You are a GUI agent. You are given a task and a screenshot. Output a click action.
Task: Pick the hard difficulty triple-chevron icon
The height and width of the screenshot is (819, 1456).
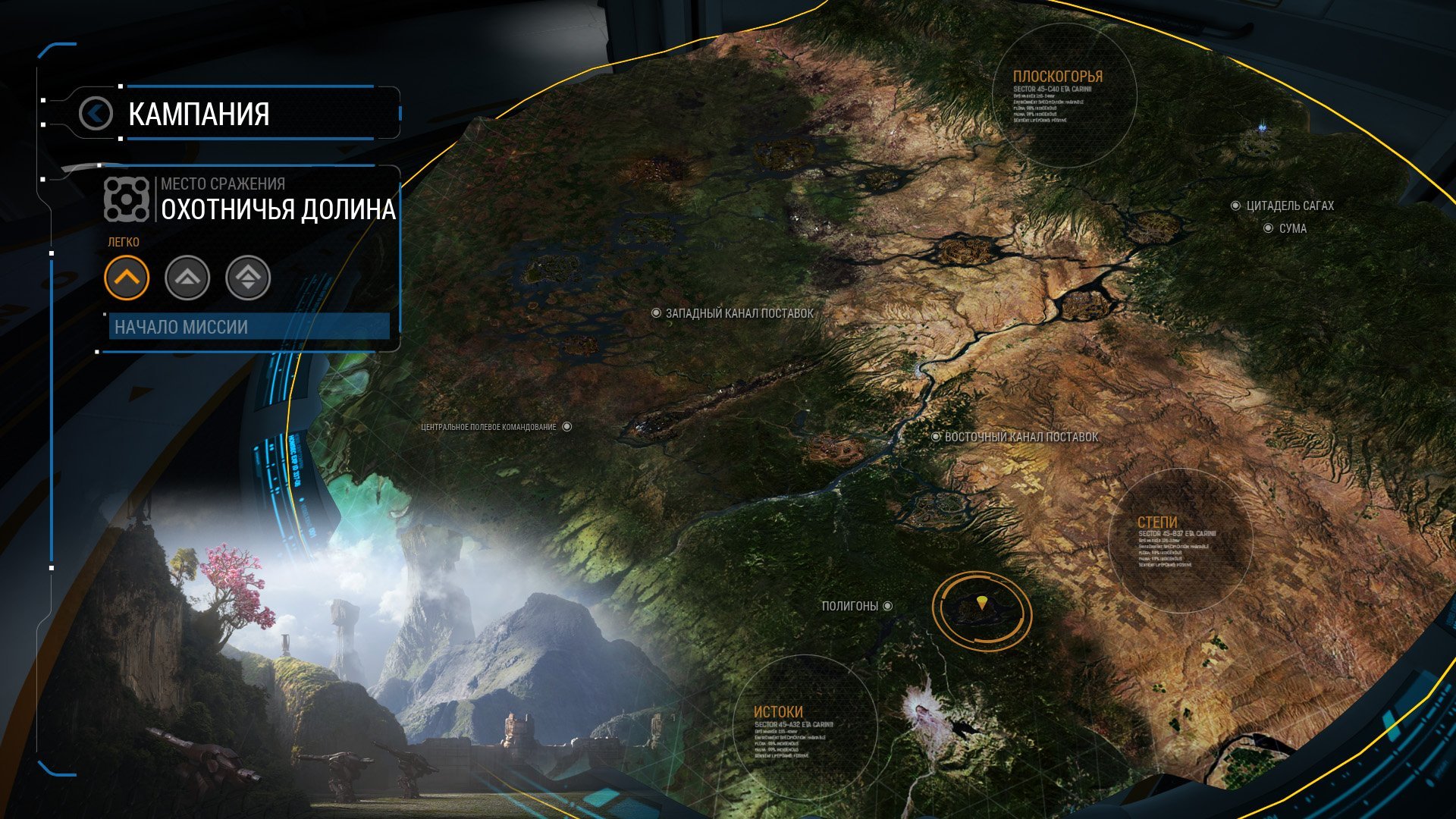248,278
